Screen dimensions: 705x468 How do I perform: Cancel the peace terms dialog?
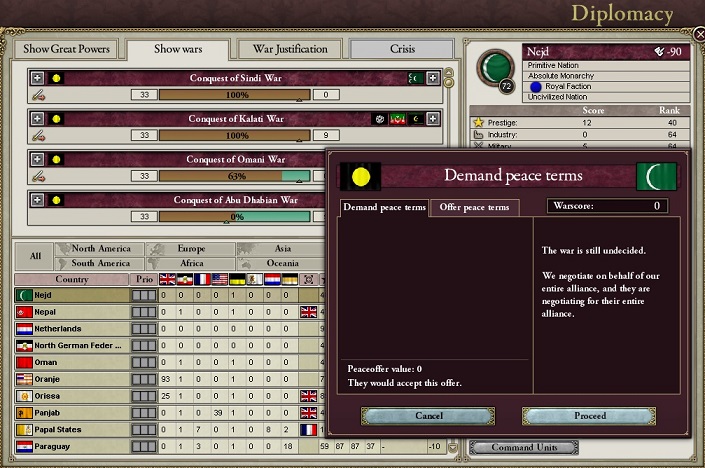point(428,415)
